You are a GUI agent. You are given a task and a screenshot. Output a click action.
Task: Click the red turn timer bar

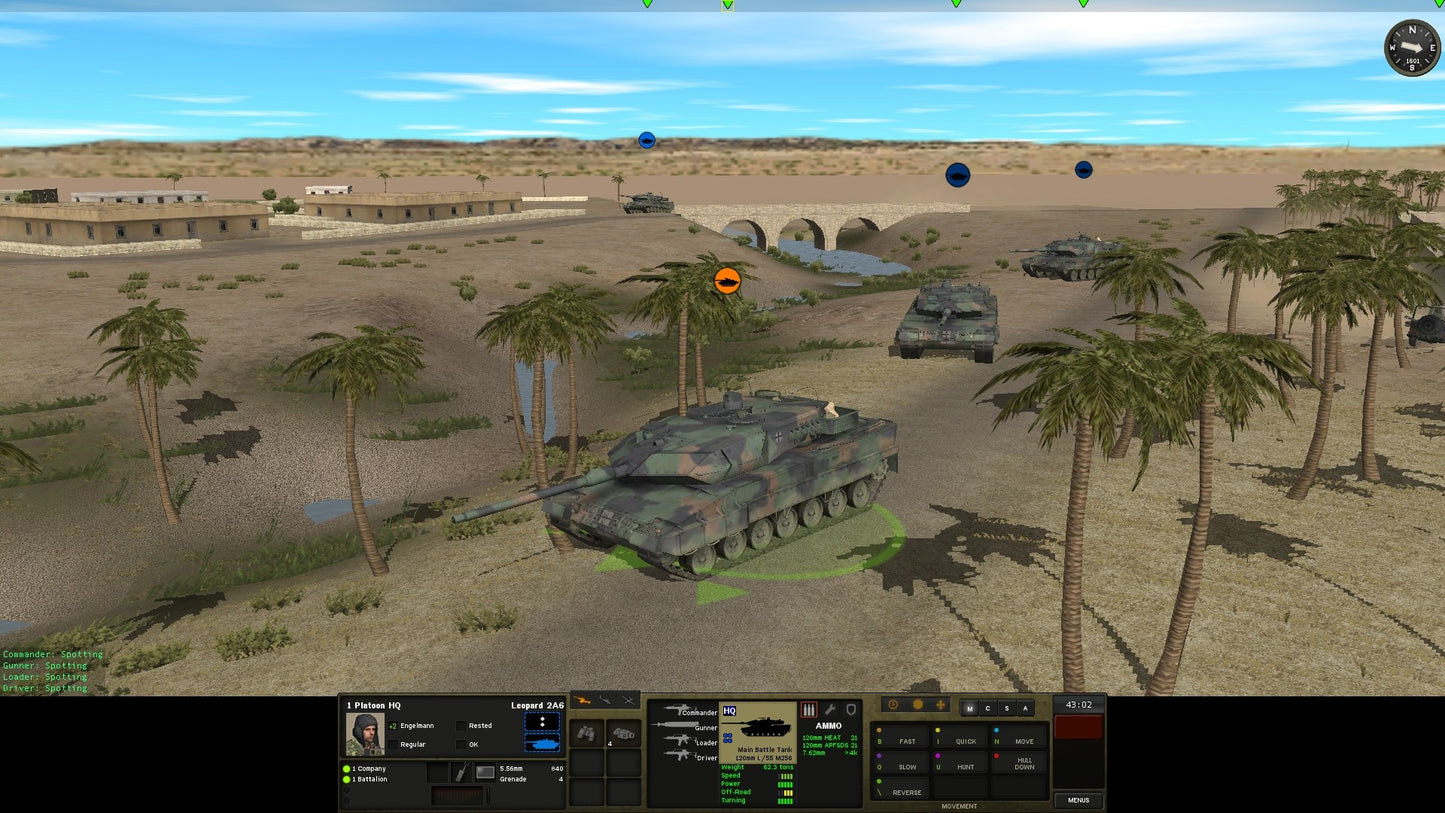tap(1078, 727)
